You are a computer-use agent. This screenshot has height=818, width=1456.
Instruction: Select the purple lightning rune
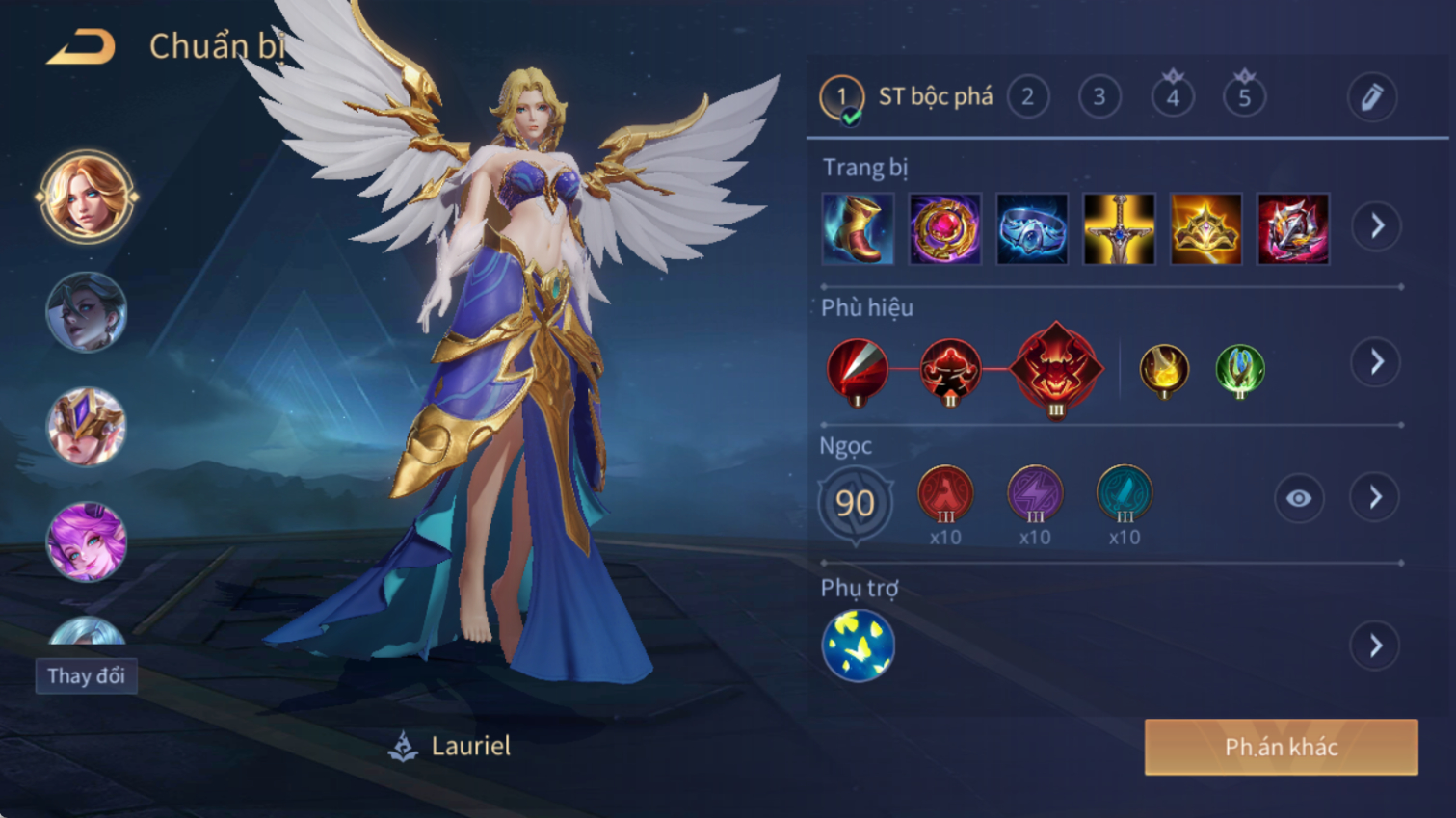(x=1035, y=493)
